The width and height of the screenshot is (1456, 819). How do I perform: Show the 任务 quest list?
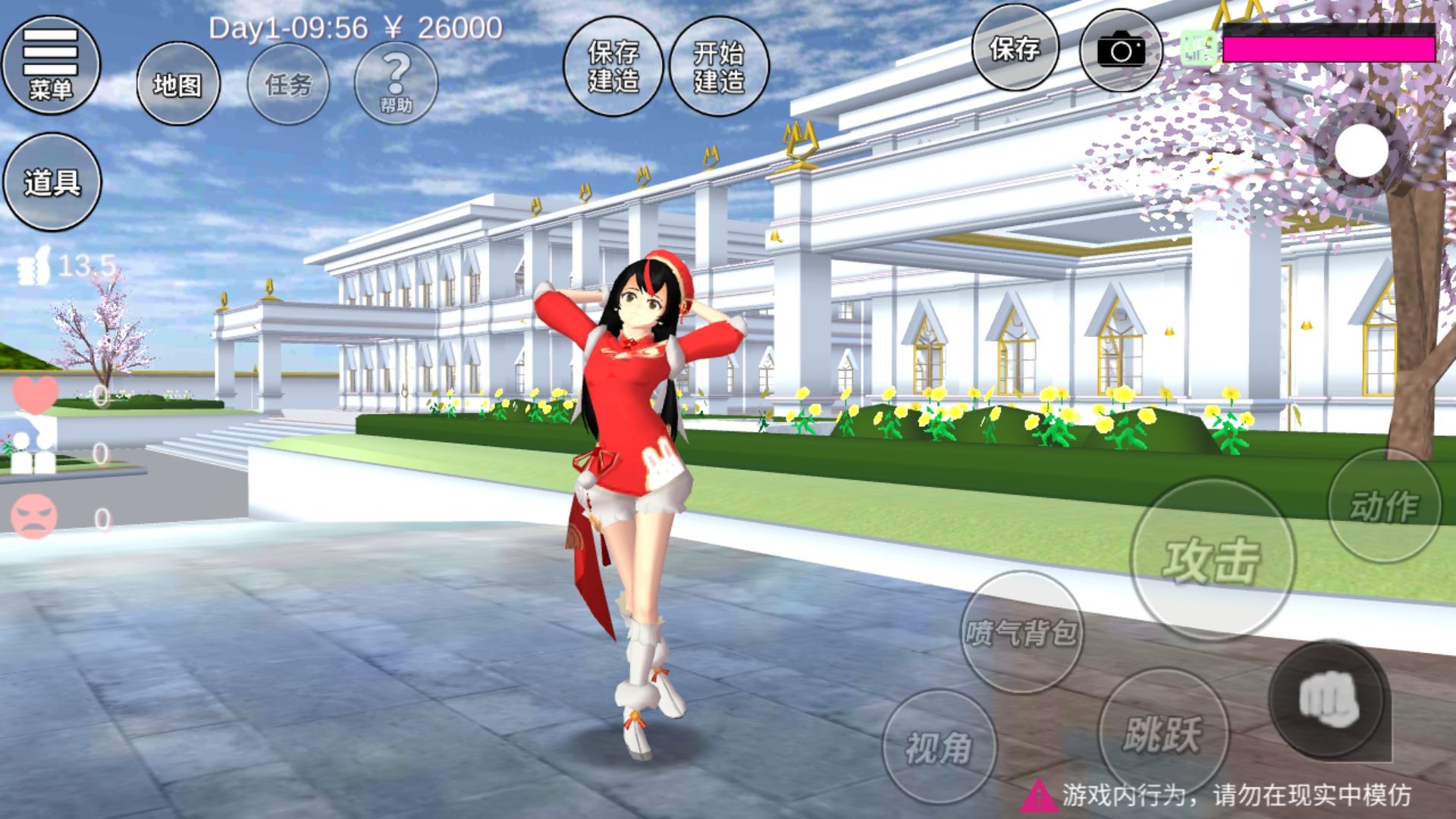289,84
